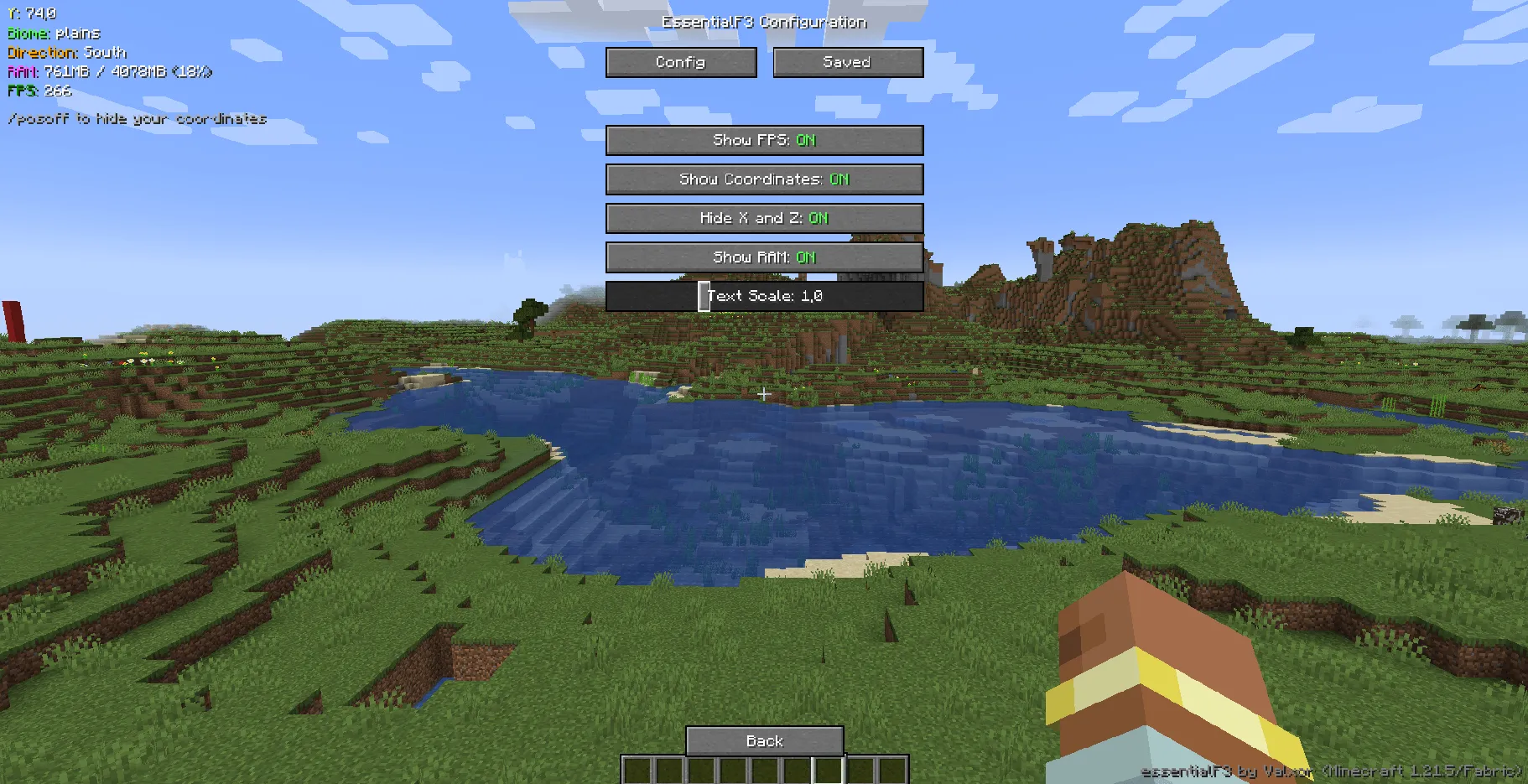Click the /posoff hint message
1528x784 pixels.
[x=137, y=118]
